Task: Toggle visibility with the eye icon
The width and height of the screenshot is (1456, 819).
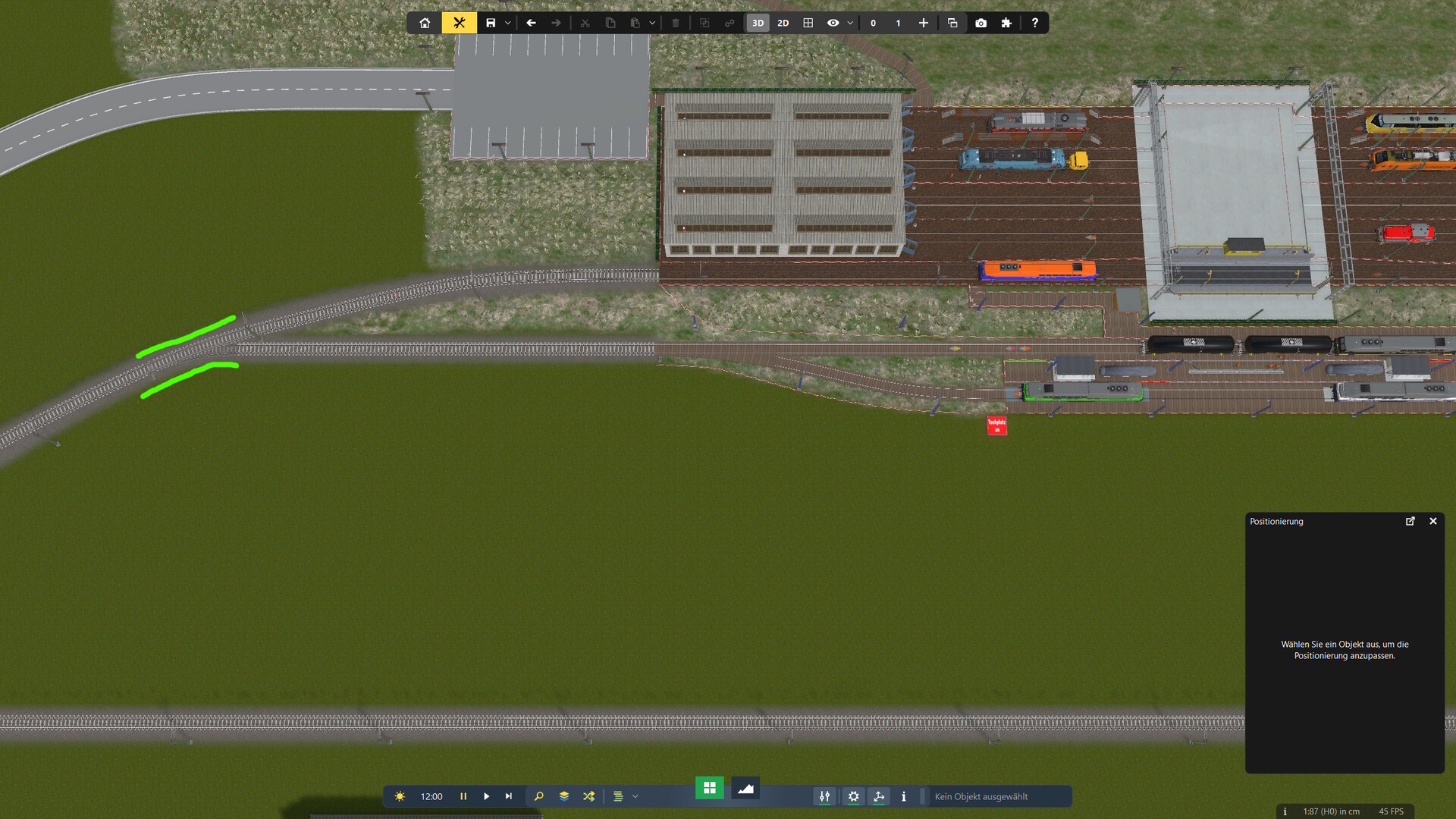Action: 833,23
